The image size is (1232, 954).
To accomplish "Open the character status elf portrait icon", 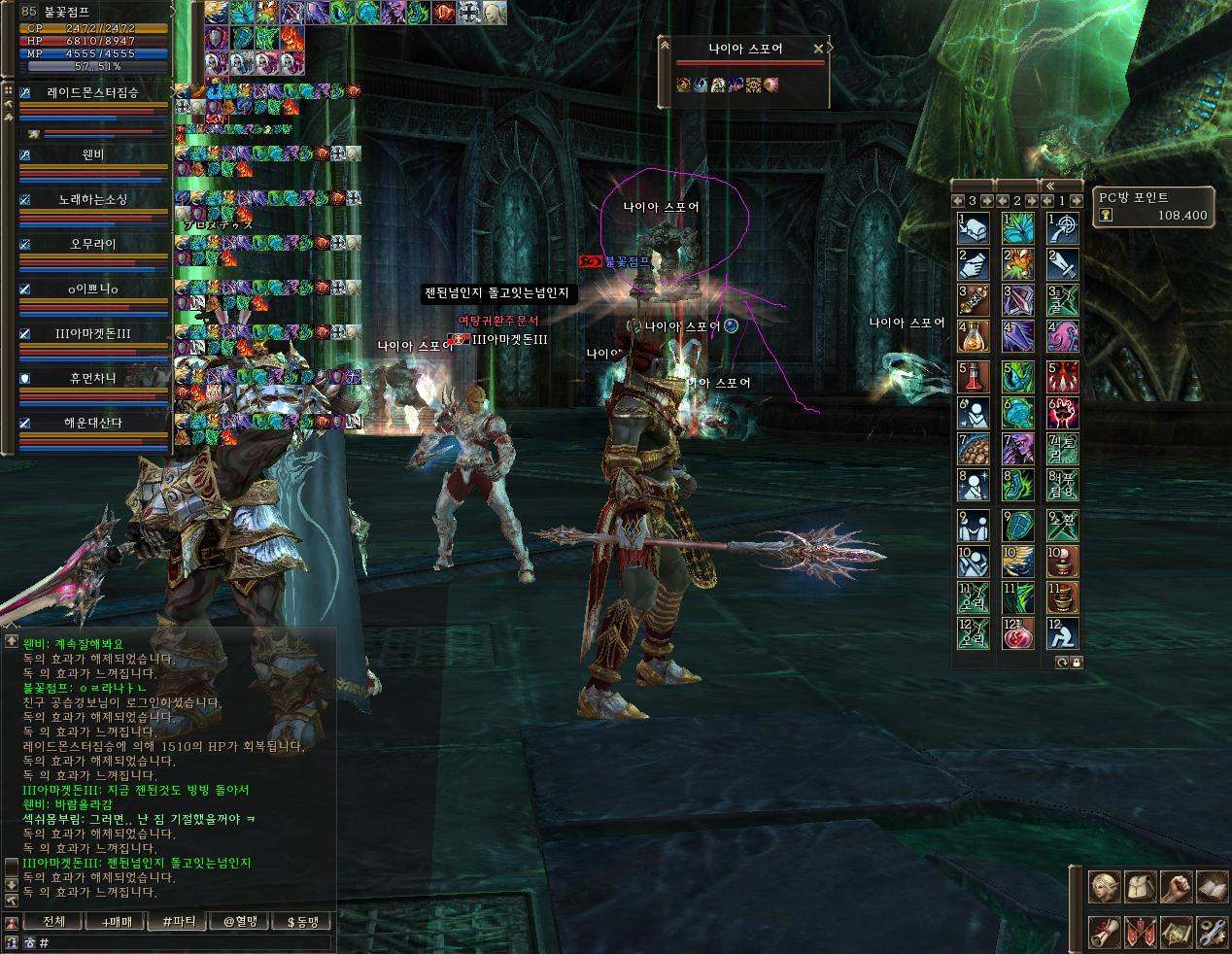I will 1105,885.
